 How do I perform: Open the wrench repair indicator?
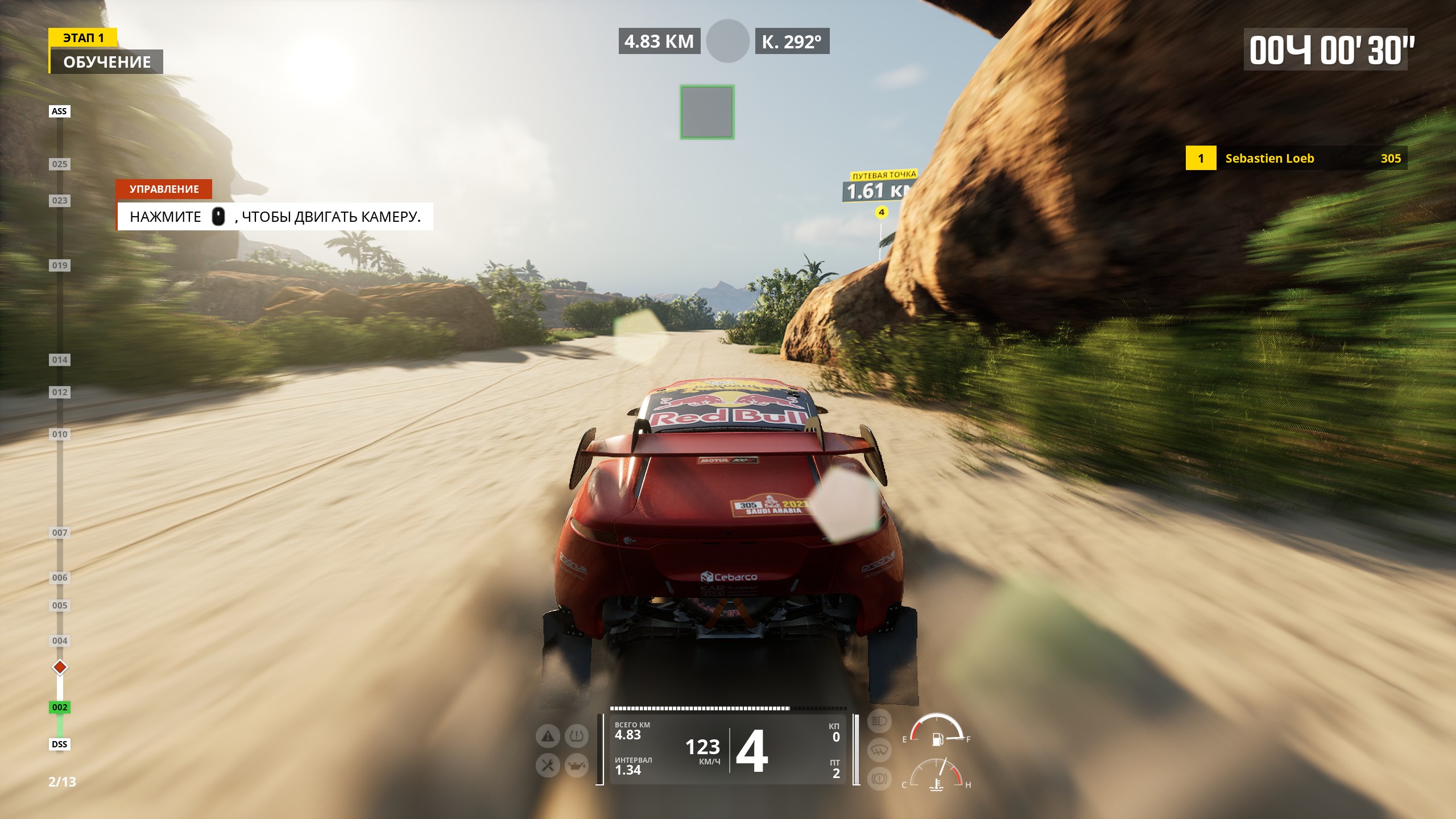point(548,766)
